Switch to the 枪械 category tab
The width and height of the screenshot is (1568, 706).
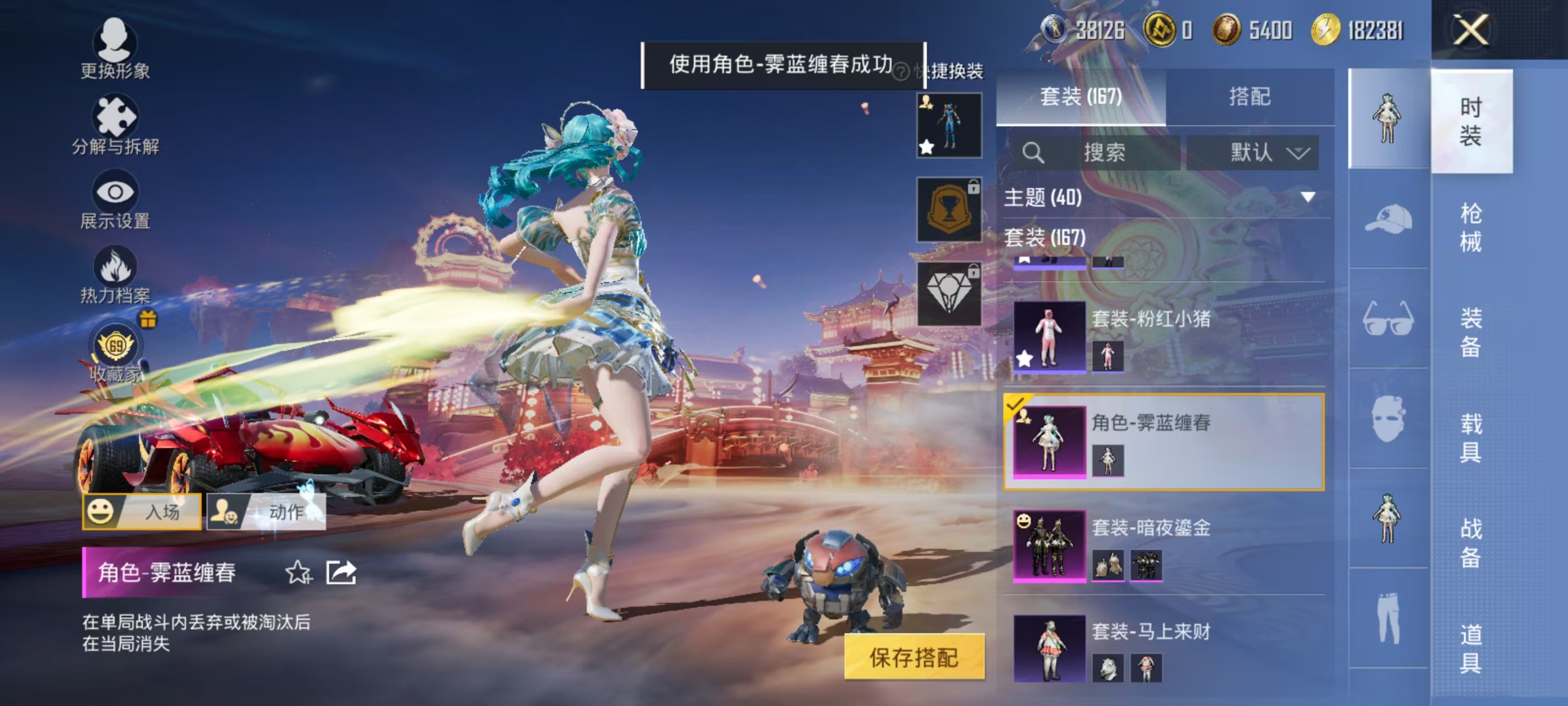pyautogui.click(x=1474, y=228)
